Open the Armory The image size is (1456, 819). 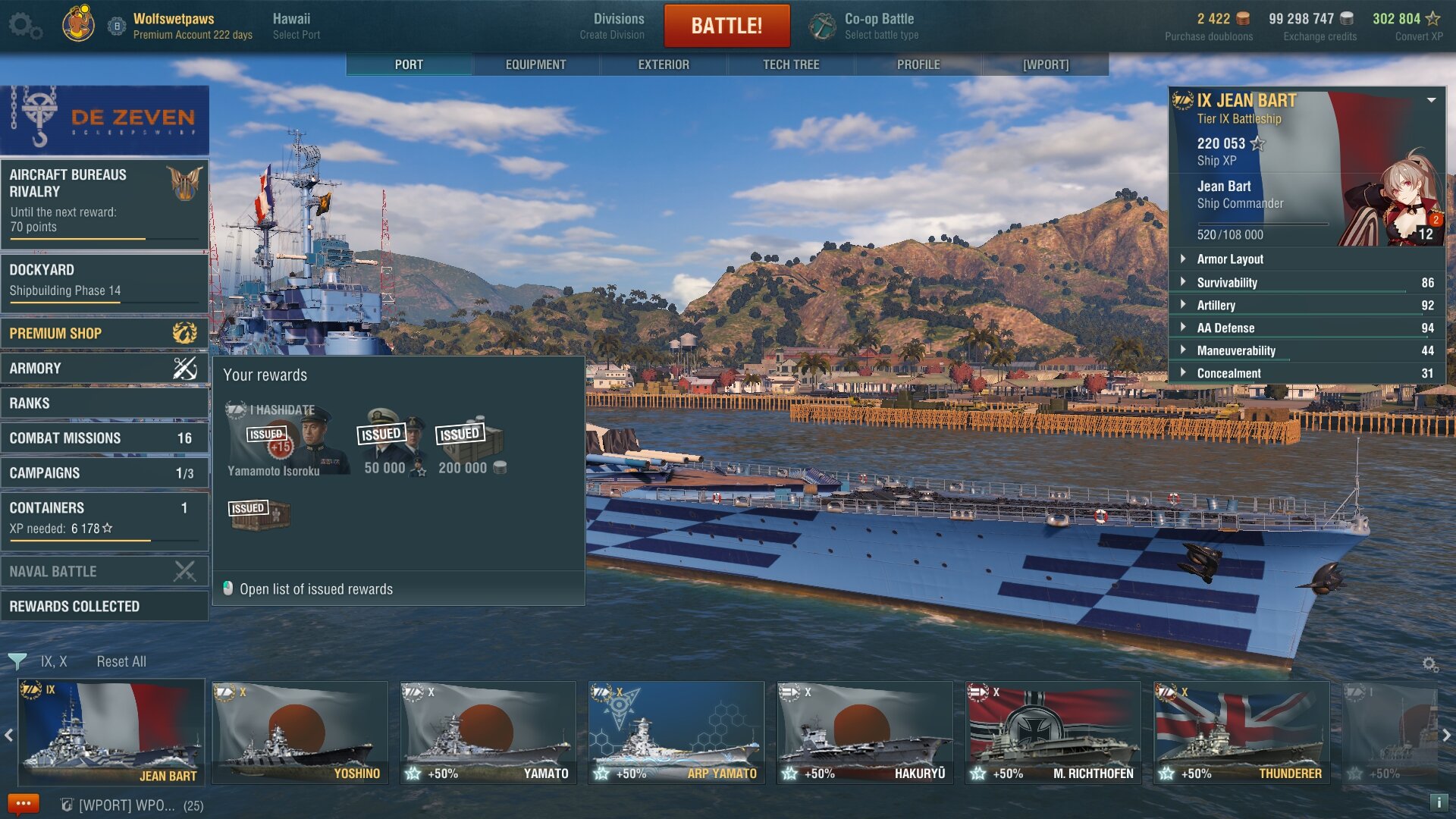pos(104,369)
